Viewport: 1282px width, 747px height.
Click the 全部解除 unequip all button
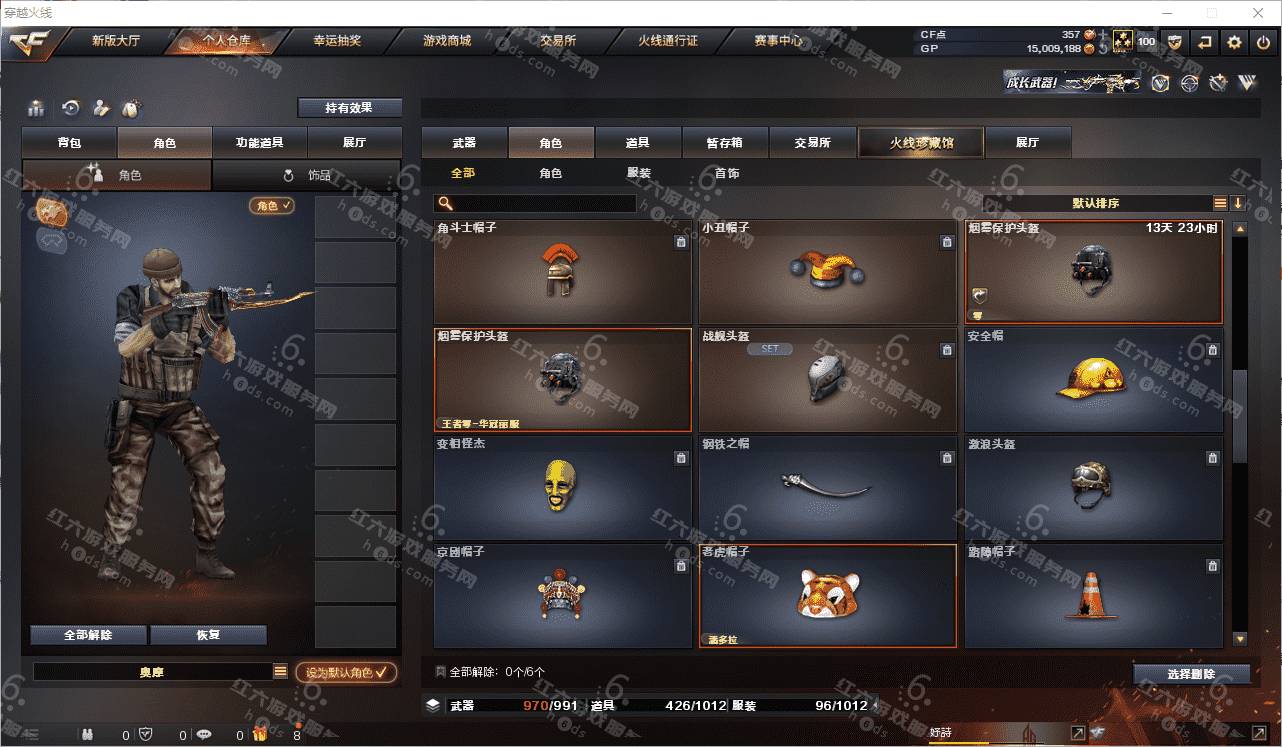(88, 635)
